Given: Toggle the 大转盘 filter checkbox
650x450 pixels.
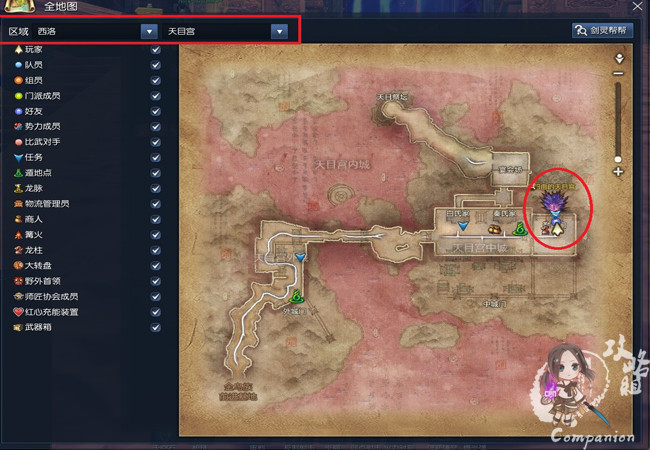Looking at the screenshot, I should click(x=155, y=266).
